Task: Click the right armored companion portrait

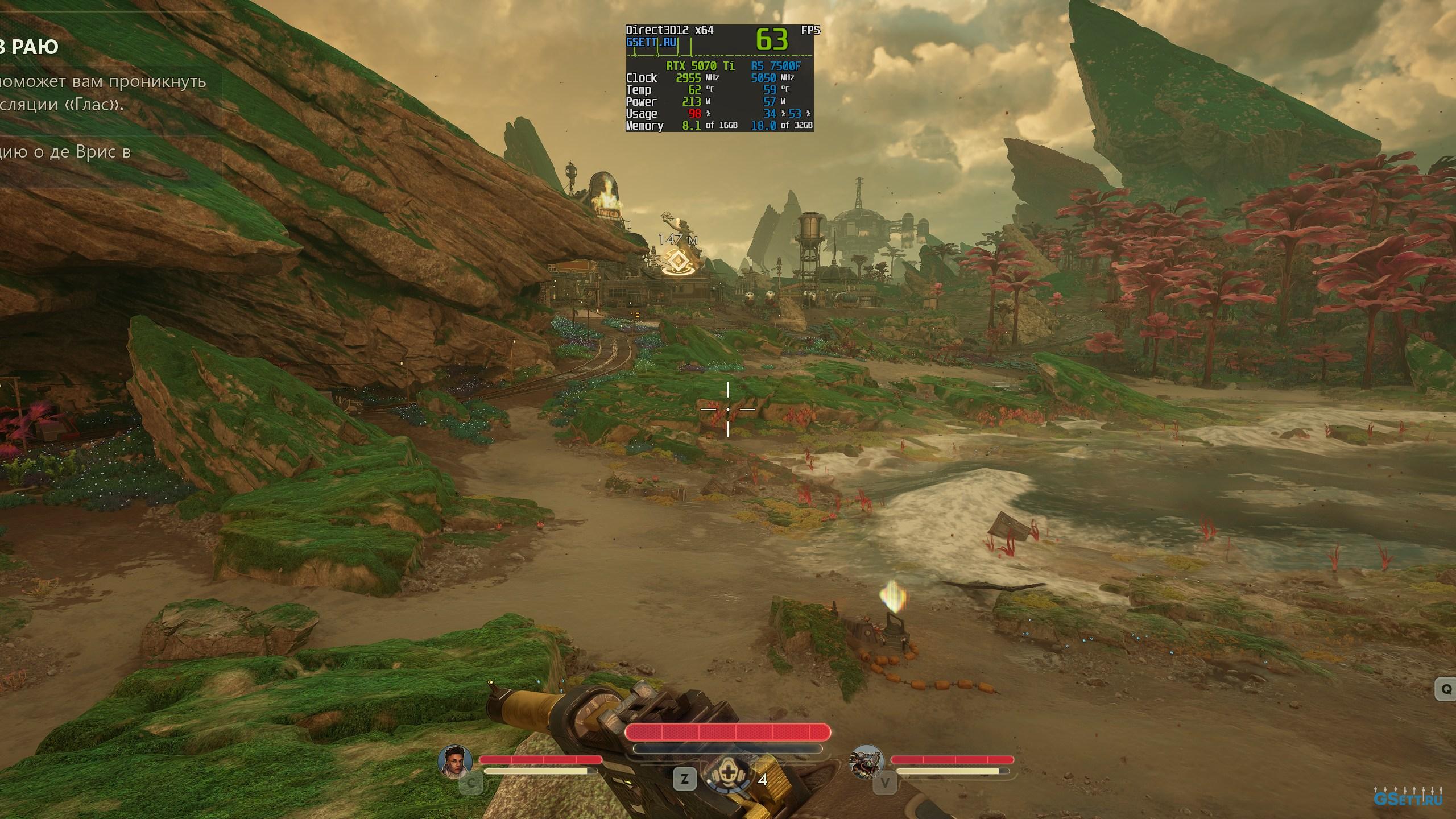Action: point(866,761)
